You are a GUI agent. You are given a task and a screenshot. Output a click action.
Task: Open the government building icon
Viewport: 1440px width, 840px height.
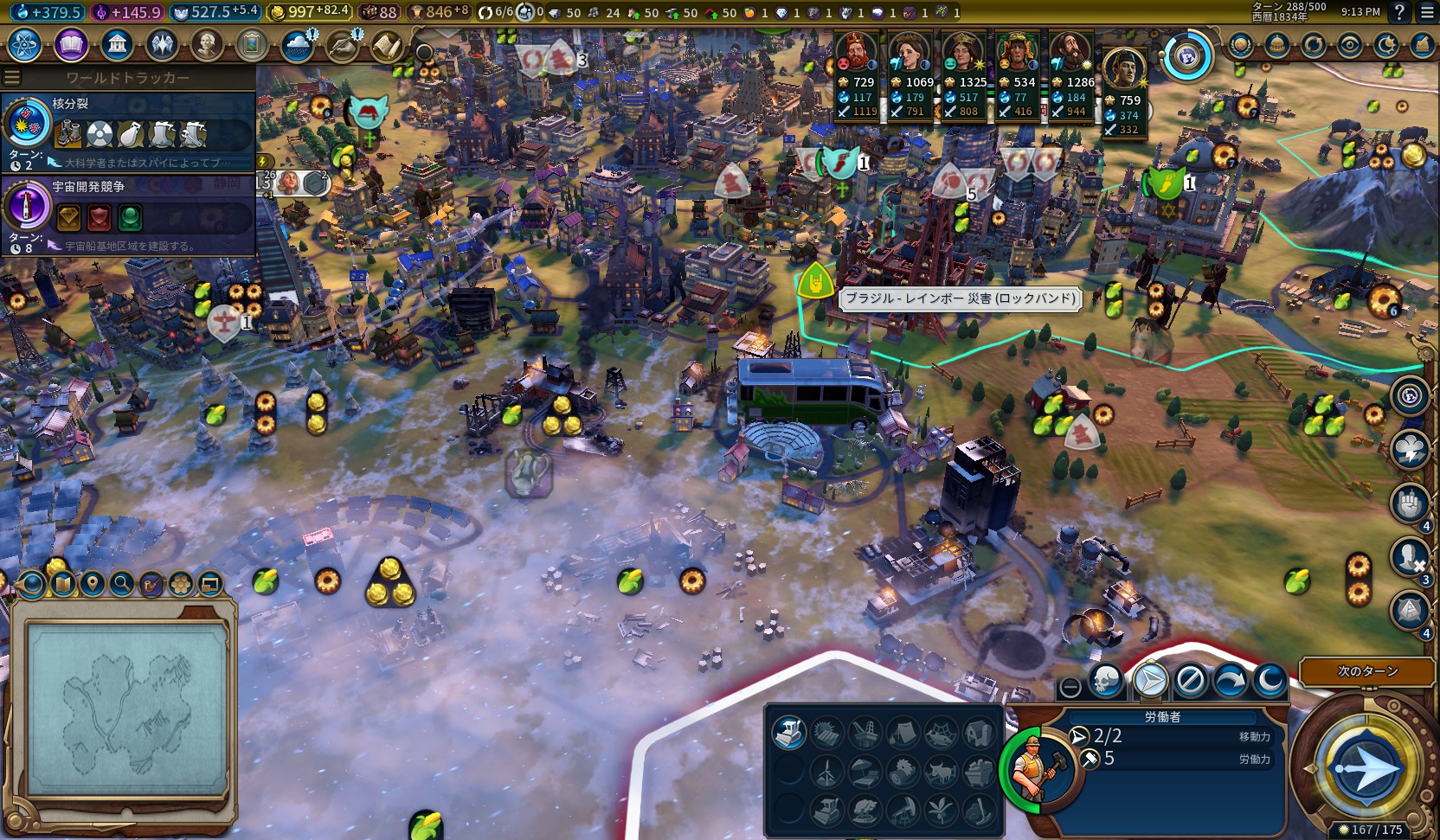pos(116,44)
